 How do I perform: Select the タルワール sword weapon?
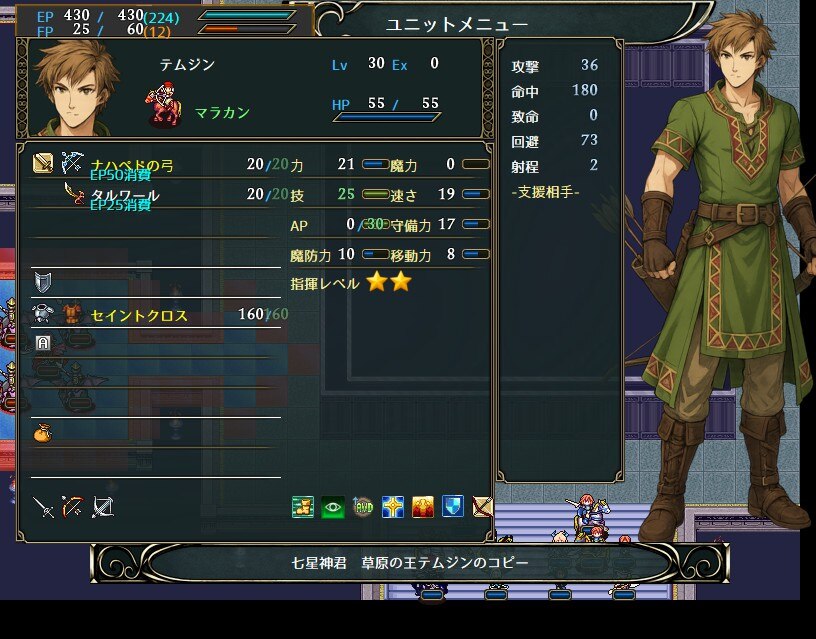(125, 194)
